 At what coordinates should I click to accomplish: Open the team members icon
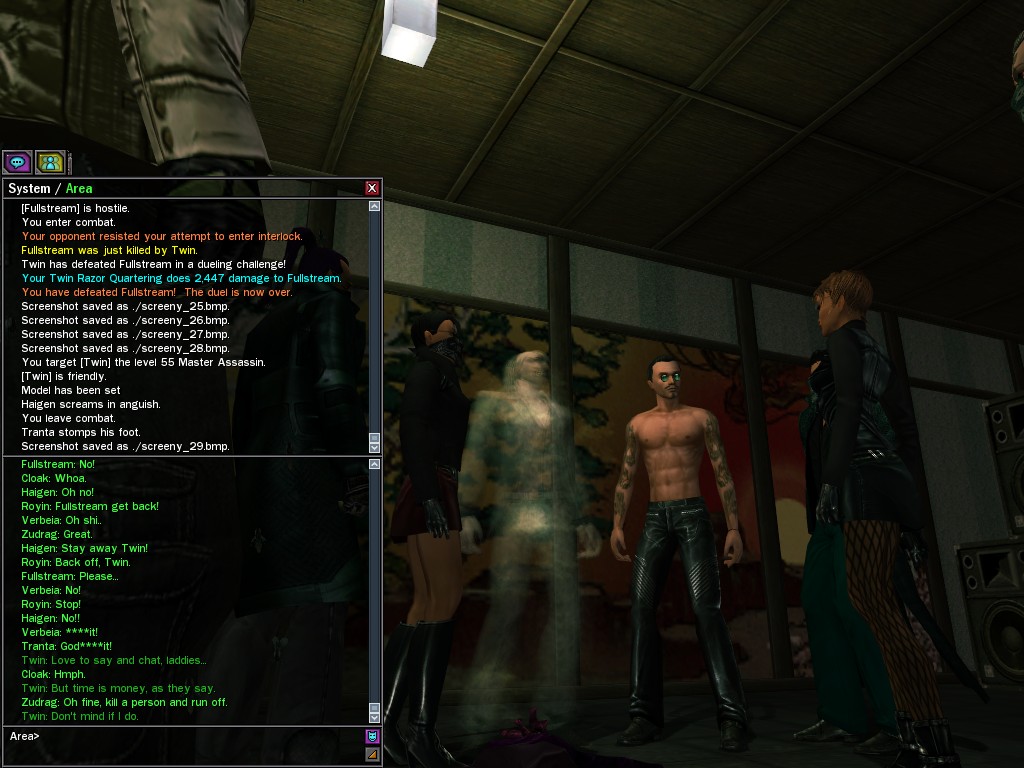coord(50,162)
